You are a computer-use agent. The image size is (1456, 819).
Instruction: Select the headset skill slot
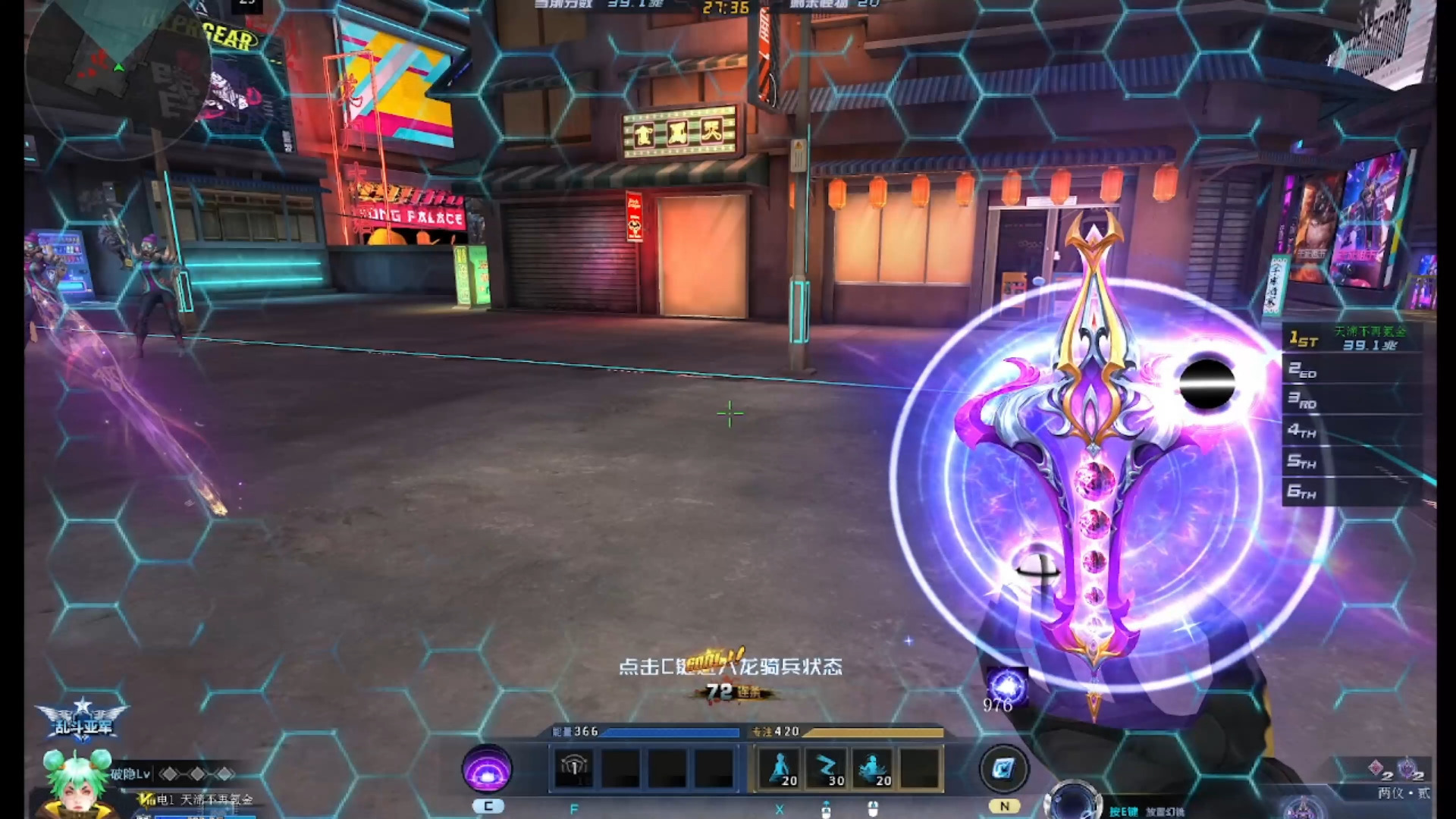coord(574,768)
